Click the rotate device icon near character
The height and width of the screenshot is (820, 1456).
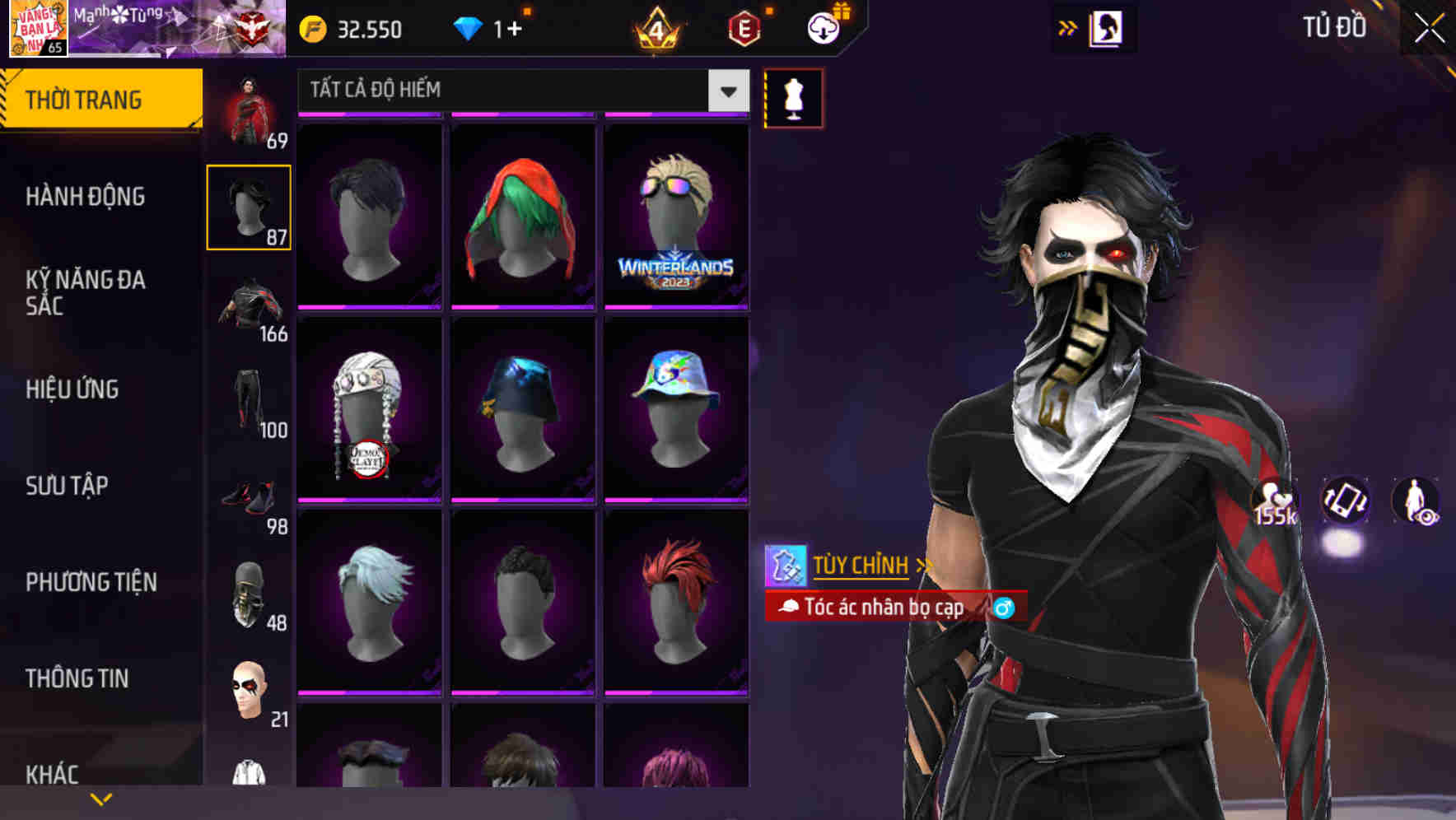1344,502
